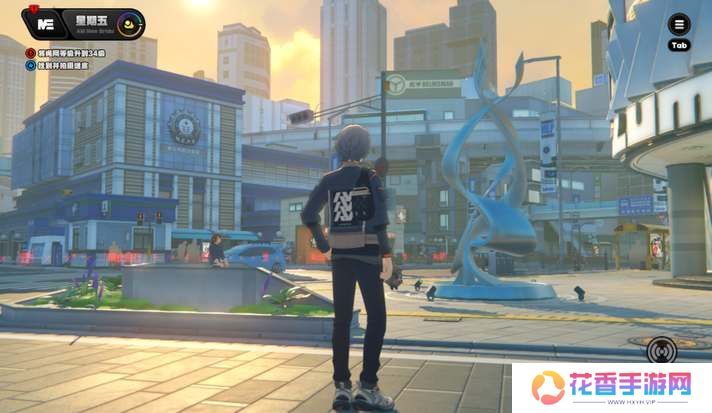Open the ME profile panel
The height and width of the screenshot is (413, 712).
(44, 23)
